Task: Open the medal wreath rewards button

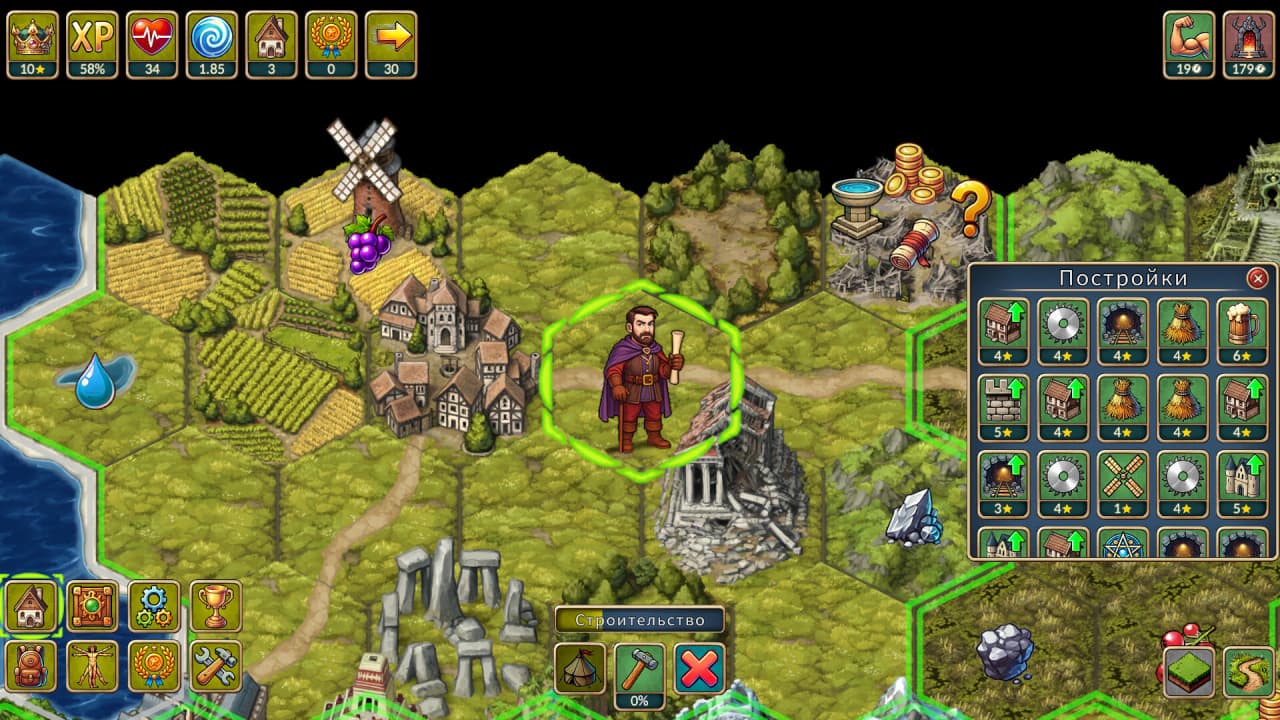Action: (154, 666)
